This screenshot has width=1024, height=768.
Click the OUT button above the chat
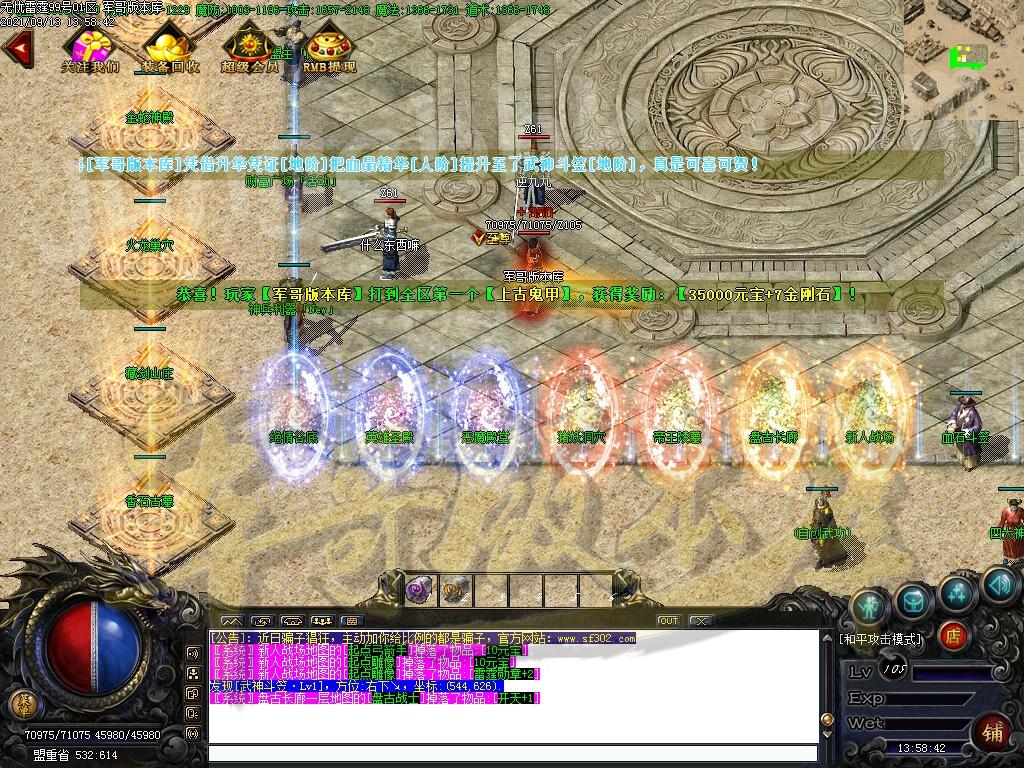[668, 621]
